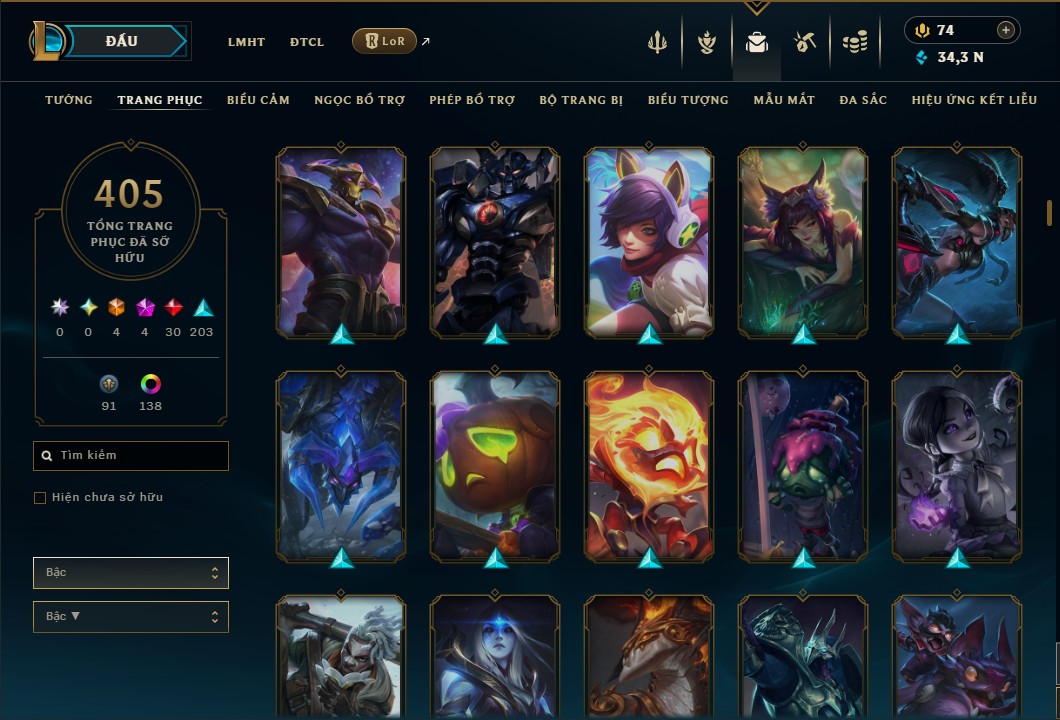
Task: Open the BIỂU TƯỢNG tab
Action: (688, 100)
